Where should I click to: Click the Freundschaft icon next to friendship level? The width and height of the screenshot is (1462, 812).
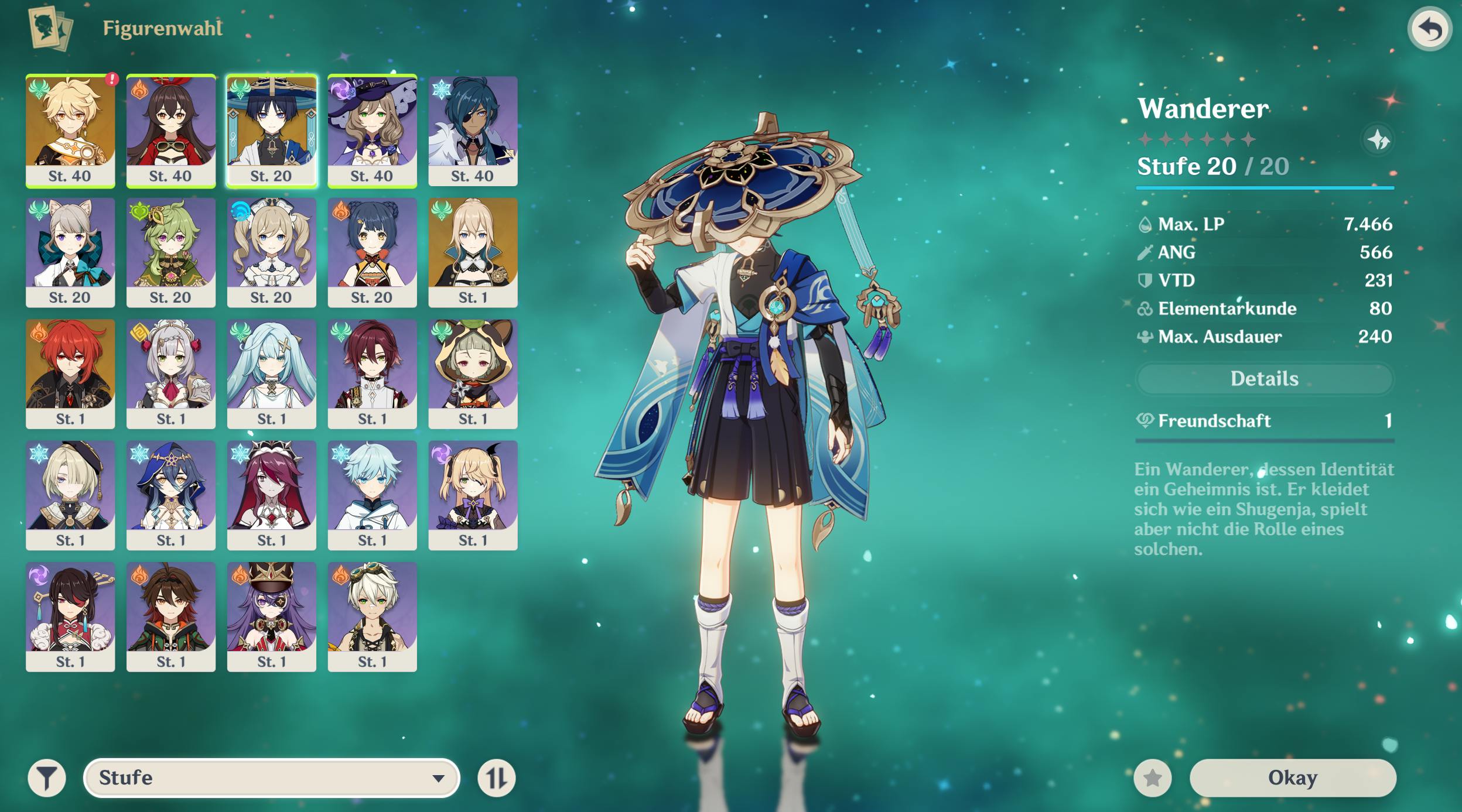click(x=1146, y=421)
